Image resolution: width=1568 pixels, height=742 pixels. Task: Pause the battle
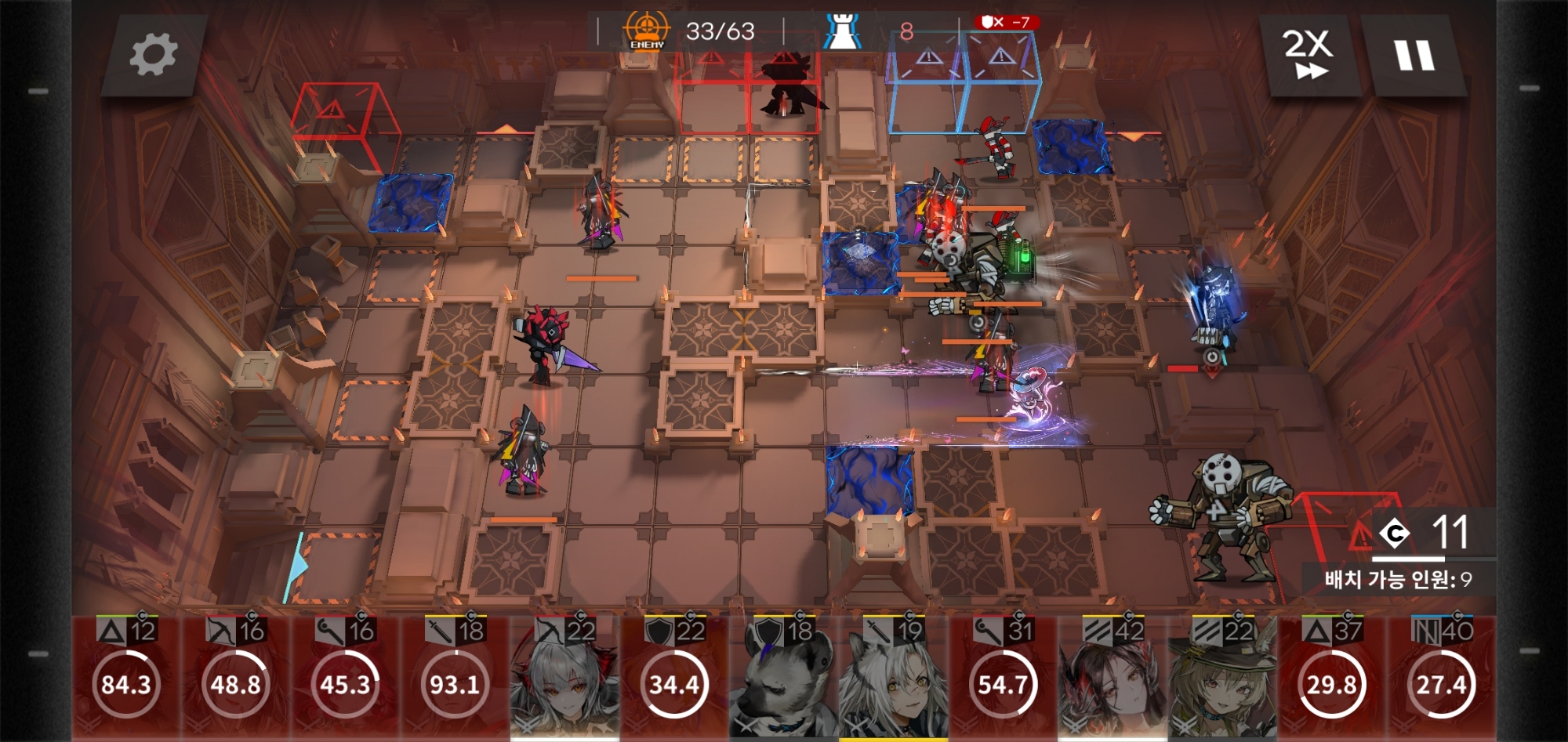click(x=1414, y=56)
